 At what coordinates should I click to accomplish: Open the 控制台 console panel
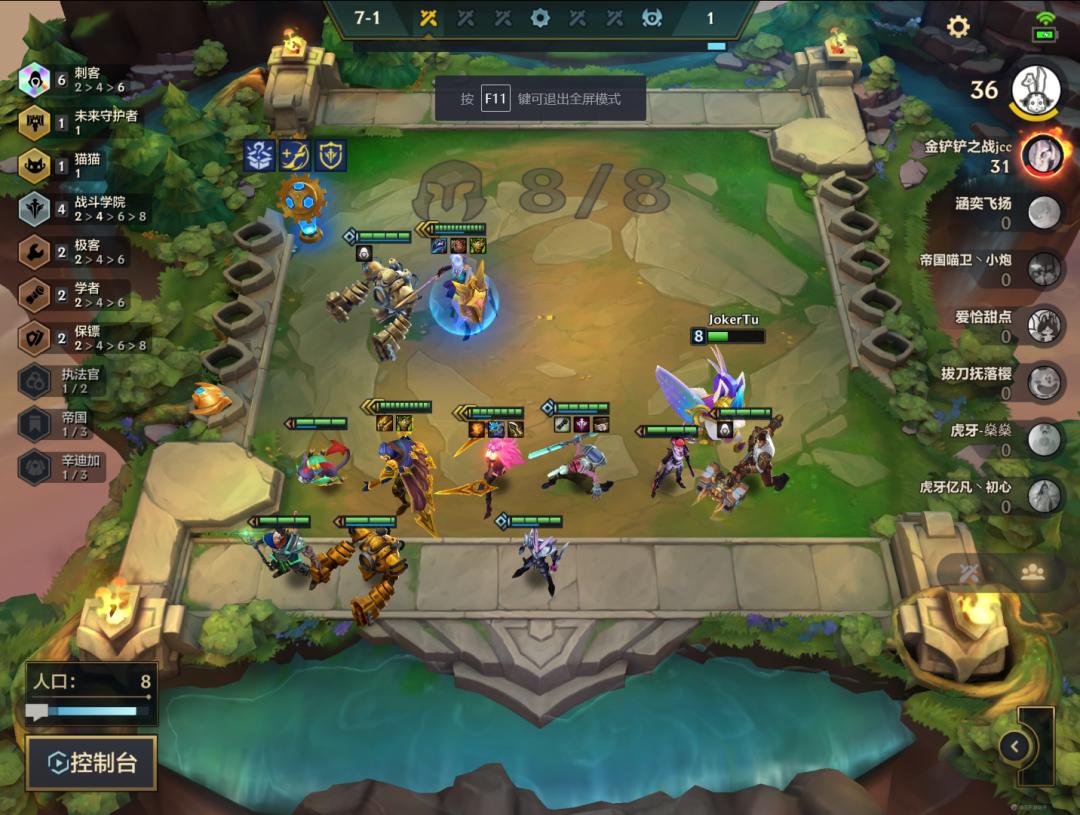91,763
